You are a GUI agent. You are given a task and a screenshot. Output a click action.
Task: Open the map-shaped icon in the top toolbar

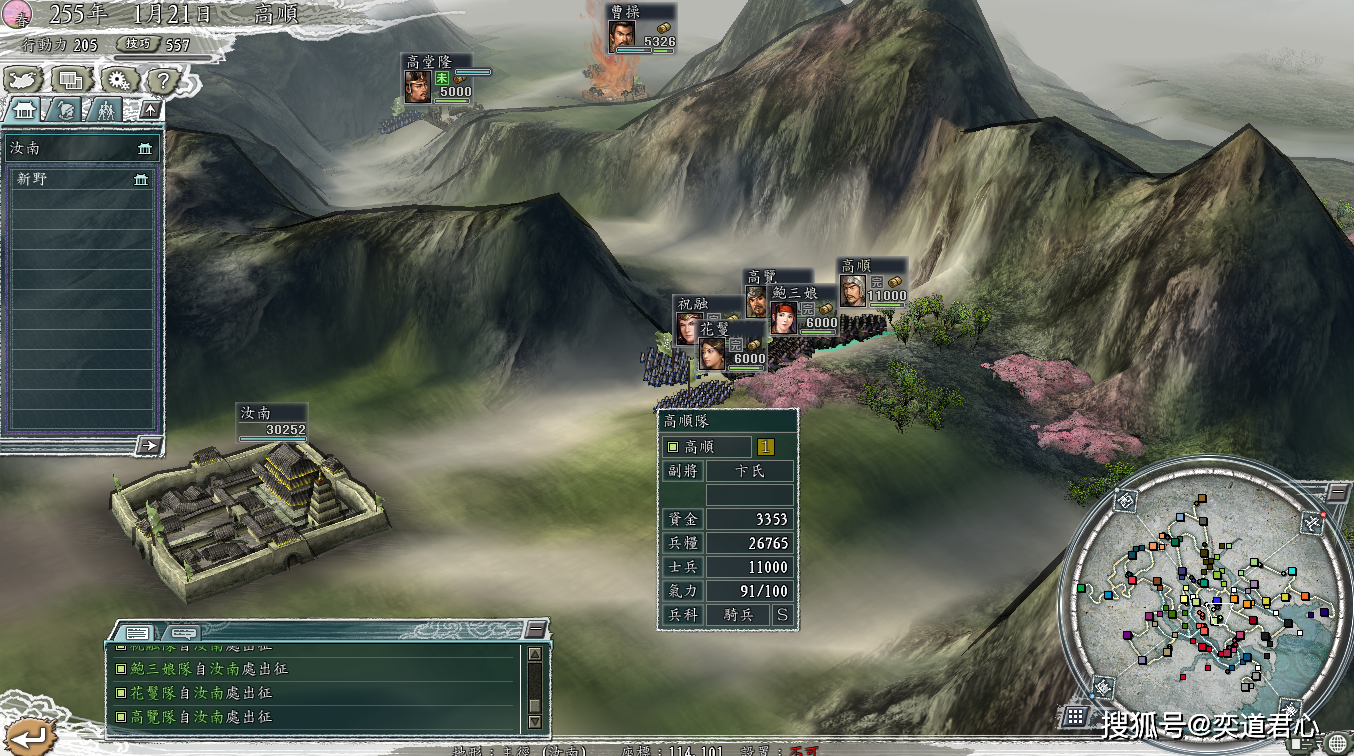pos(24,80)
